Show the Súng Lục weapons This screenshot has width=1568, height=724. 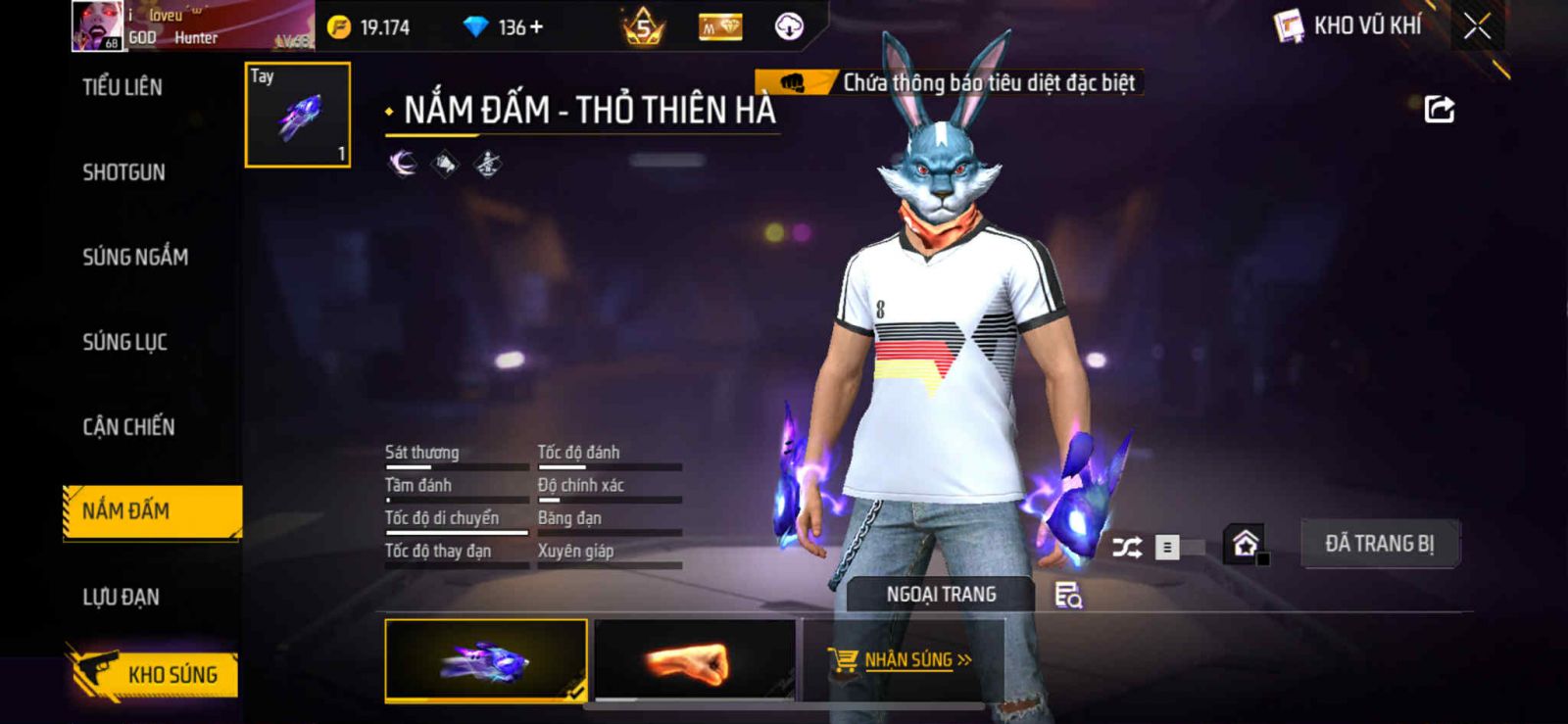(x=124, y=342)
